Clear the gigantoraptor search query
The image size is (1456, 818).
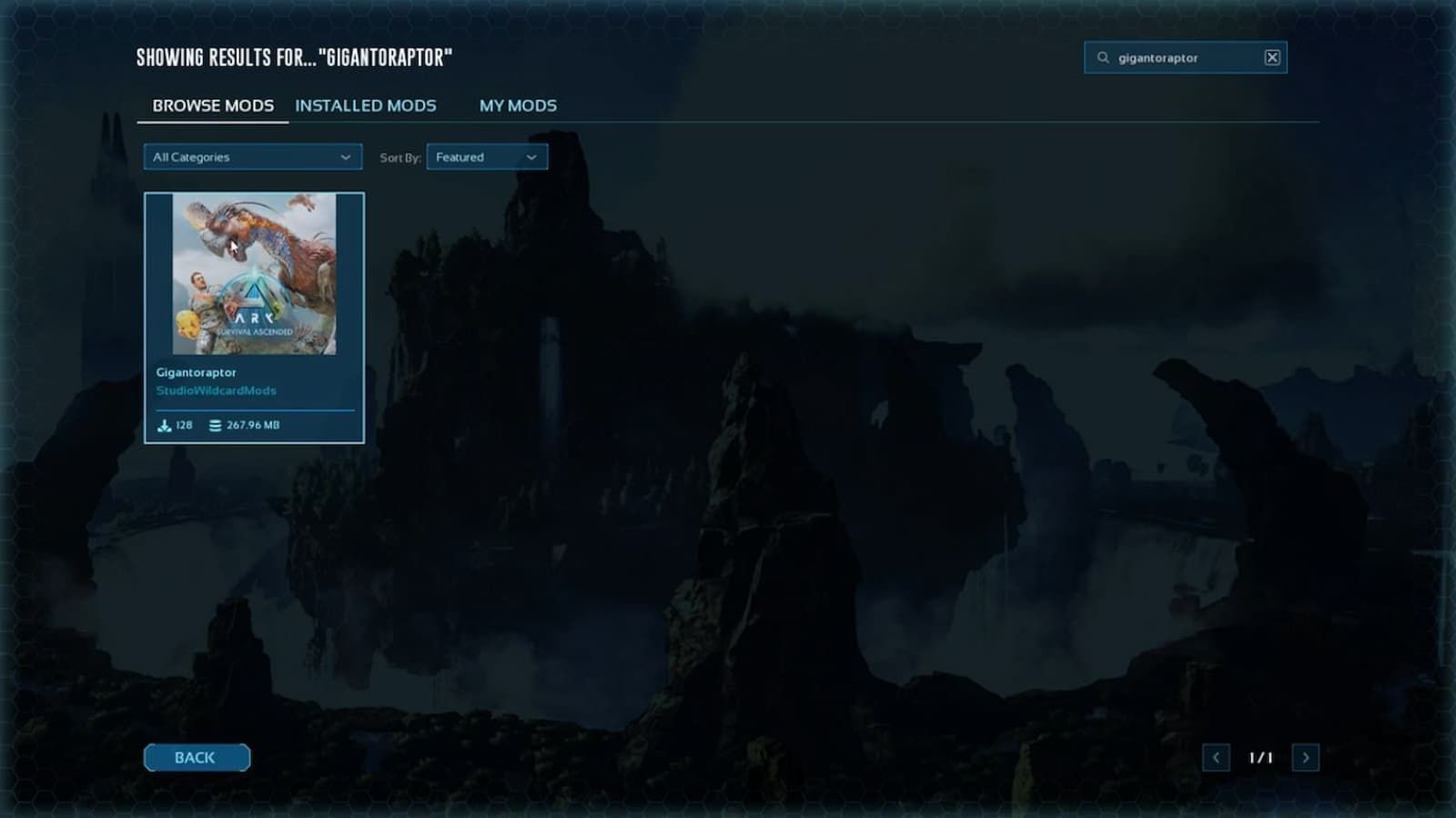coord(1271,57)
